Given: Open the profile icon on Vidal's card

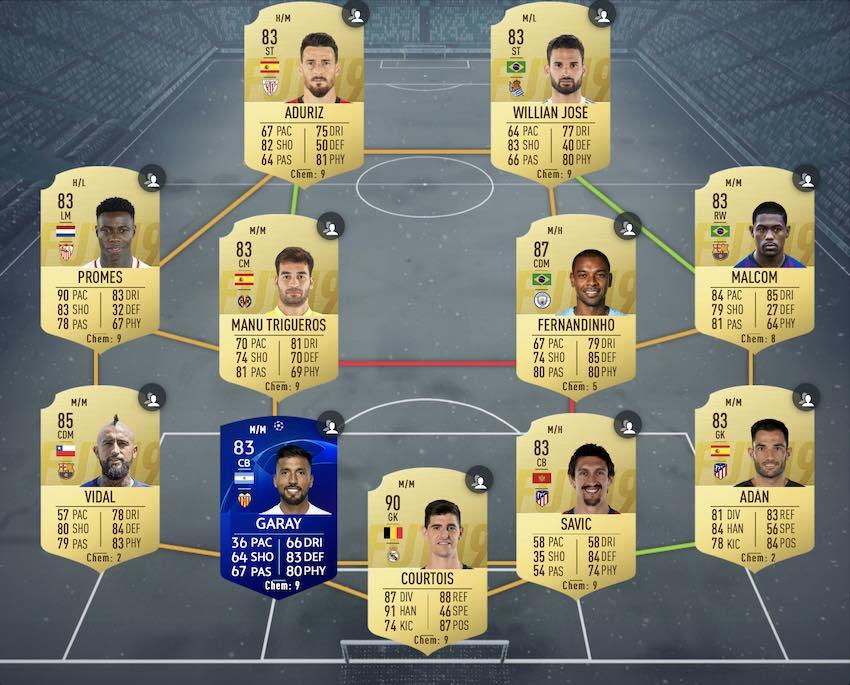Looking at the screenshot, I should pos(152,398).
